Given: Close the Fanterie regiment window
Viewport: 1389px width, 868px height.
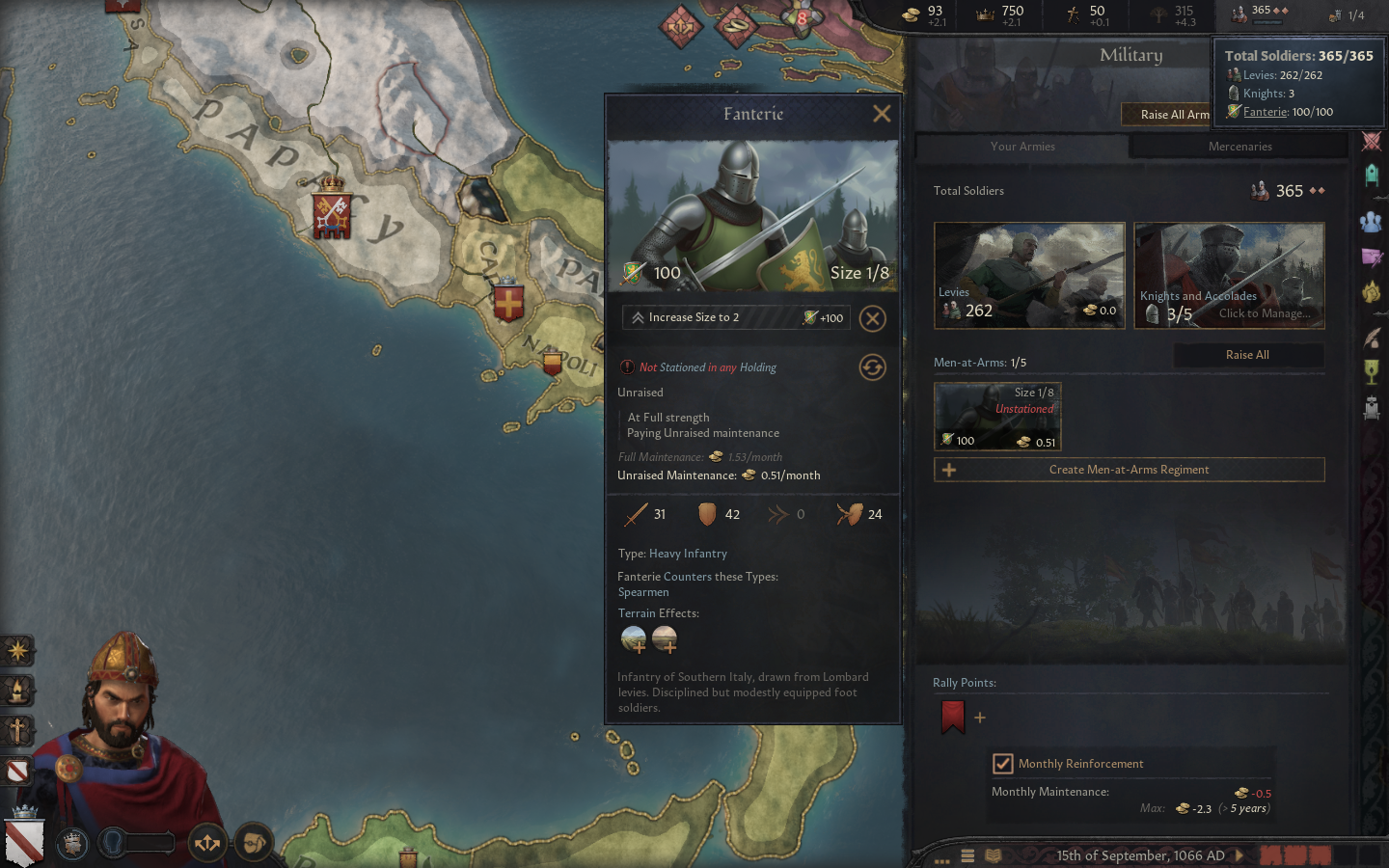Looking at the screenshot, I should [x=881, y=114].
